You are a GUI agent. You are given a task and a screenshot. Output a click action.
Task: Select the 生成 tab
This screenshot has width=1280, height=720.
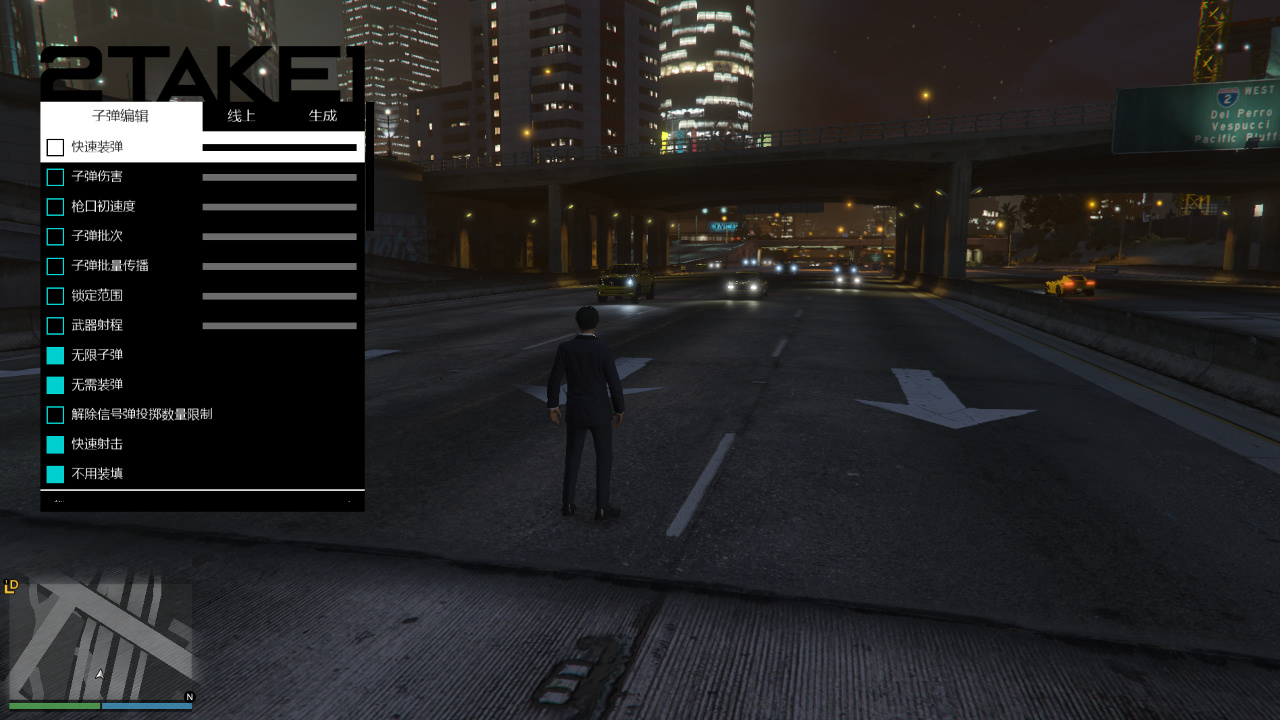pyautogui.click(x=323, y=116)
